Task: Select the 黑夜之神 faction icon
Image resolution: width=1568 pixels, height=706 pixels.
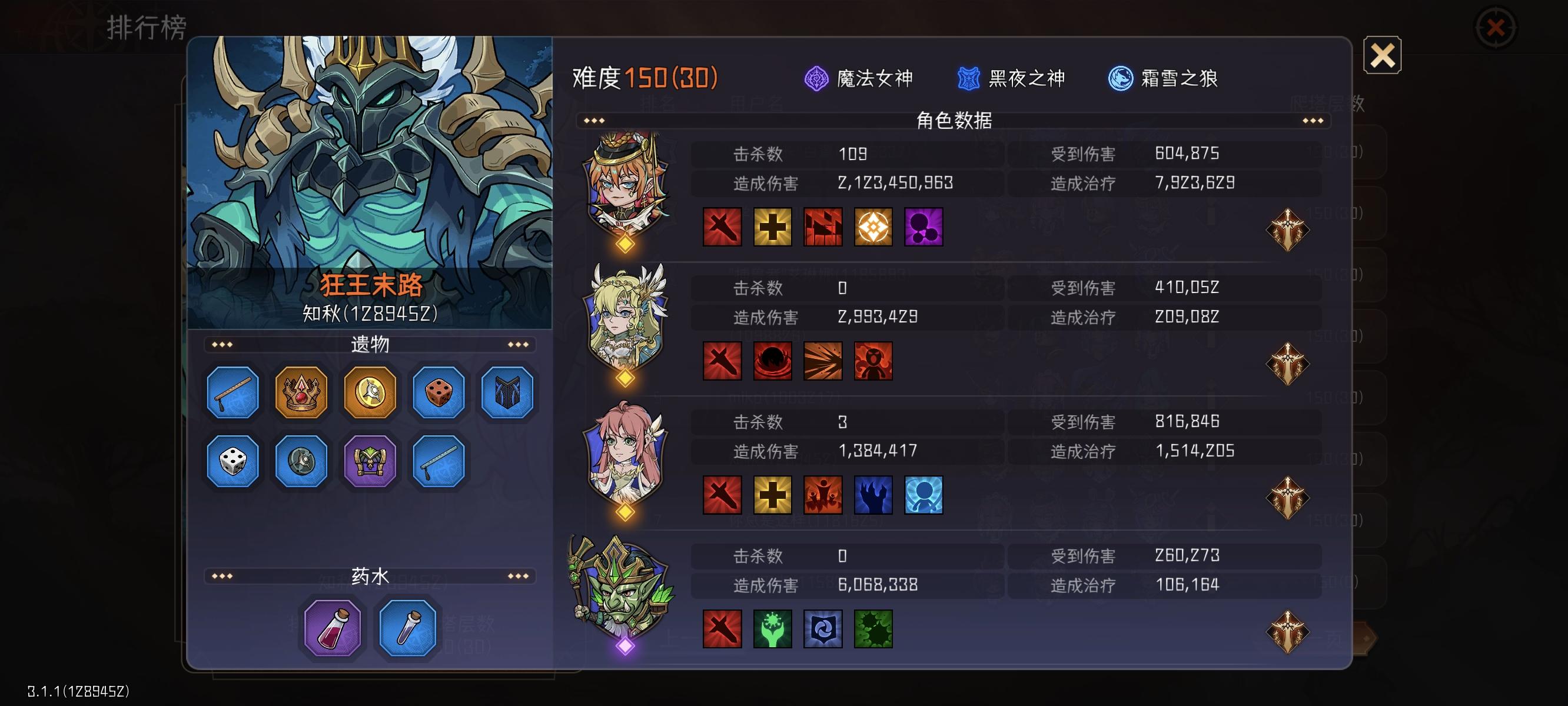Action: click(968, 78)
